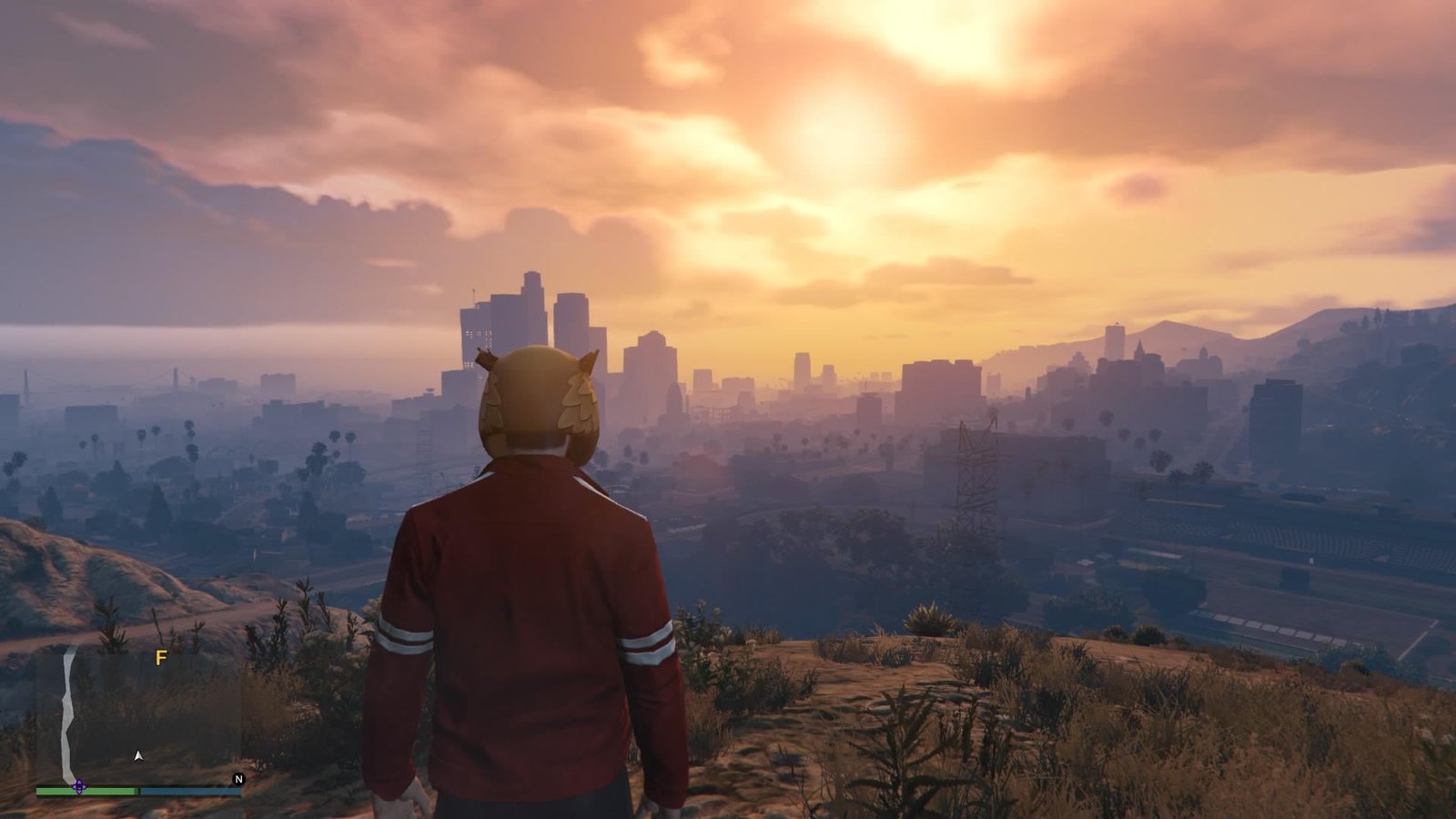The width and height of the screenshot is (1456, 819).
Task: Click the white player arrow on the minimap
Action: click(138, 756)
